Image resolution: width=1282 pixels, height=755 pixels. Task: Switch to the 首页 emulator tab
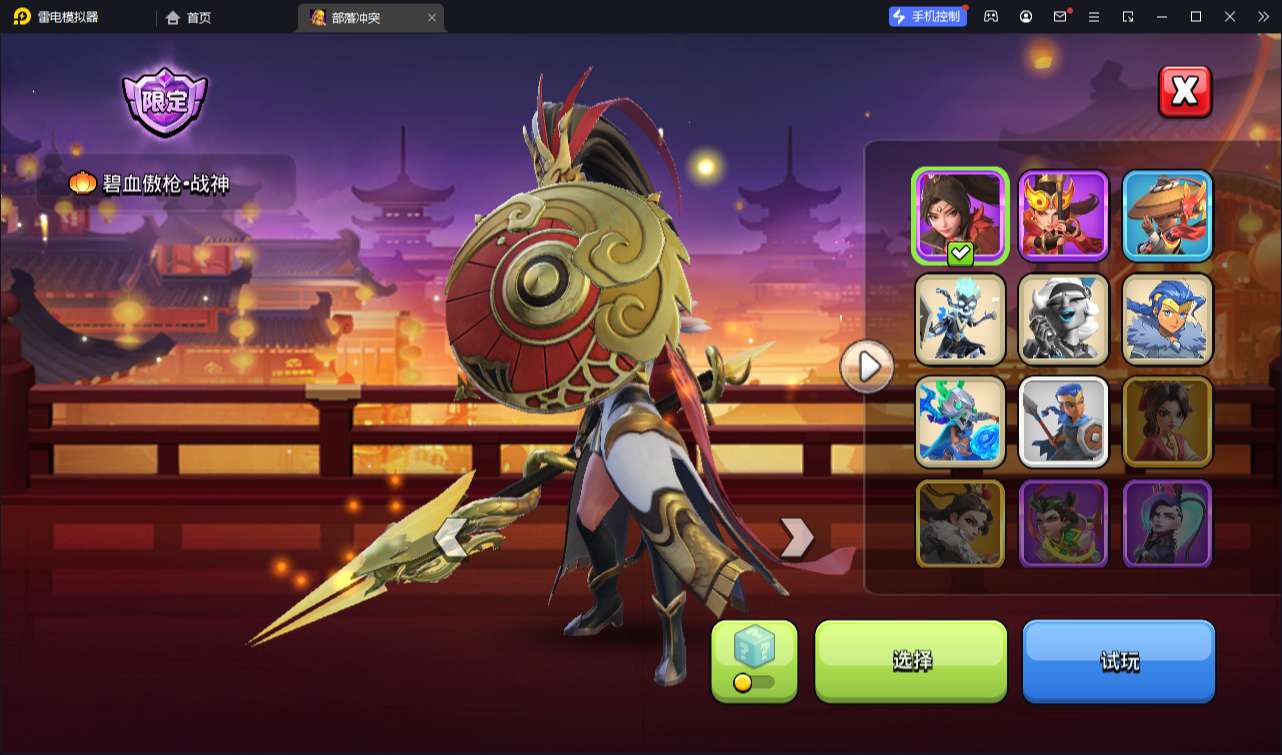188,17
